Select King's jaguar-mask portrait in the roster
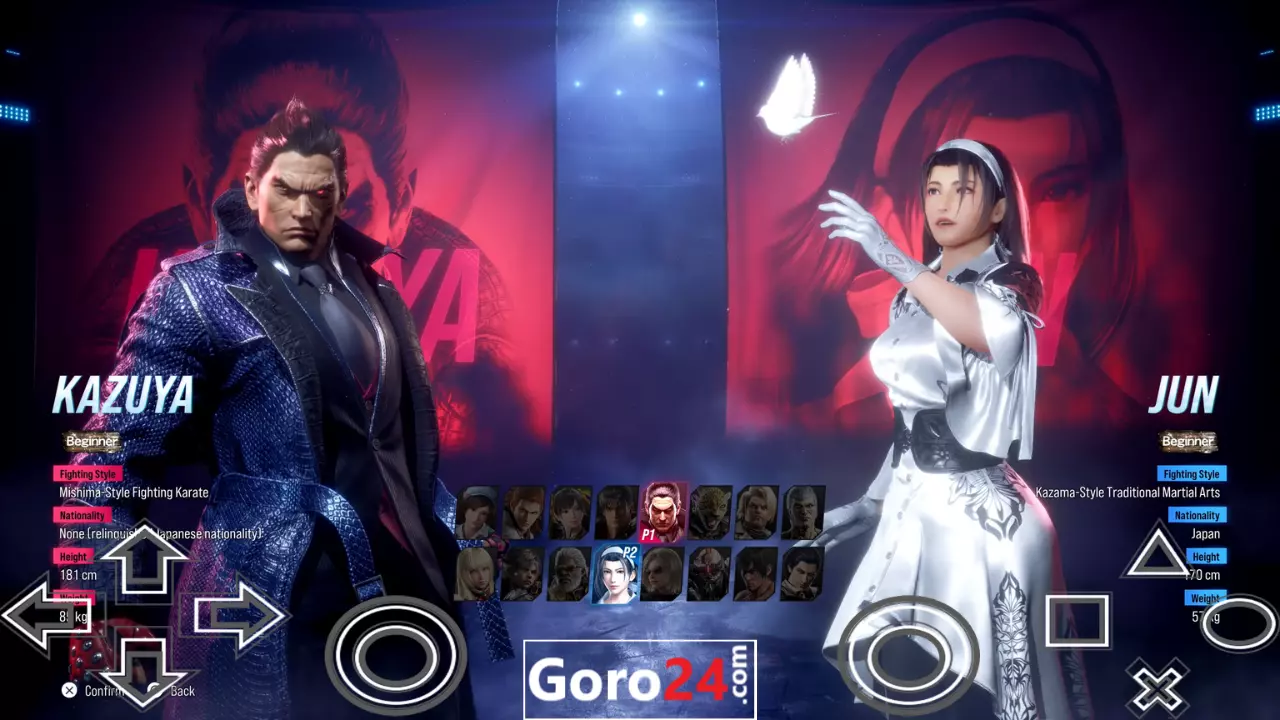Viewport: 1280px width, 720px height. click(x=712, y=510)
